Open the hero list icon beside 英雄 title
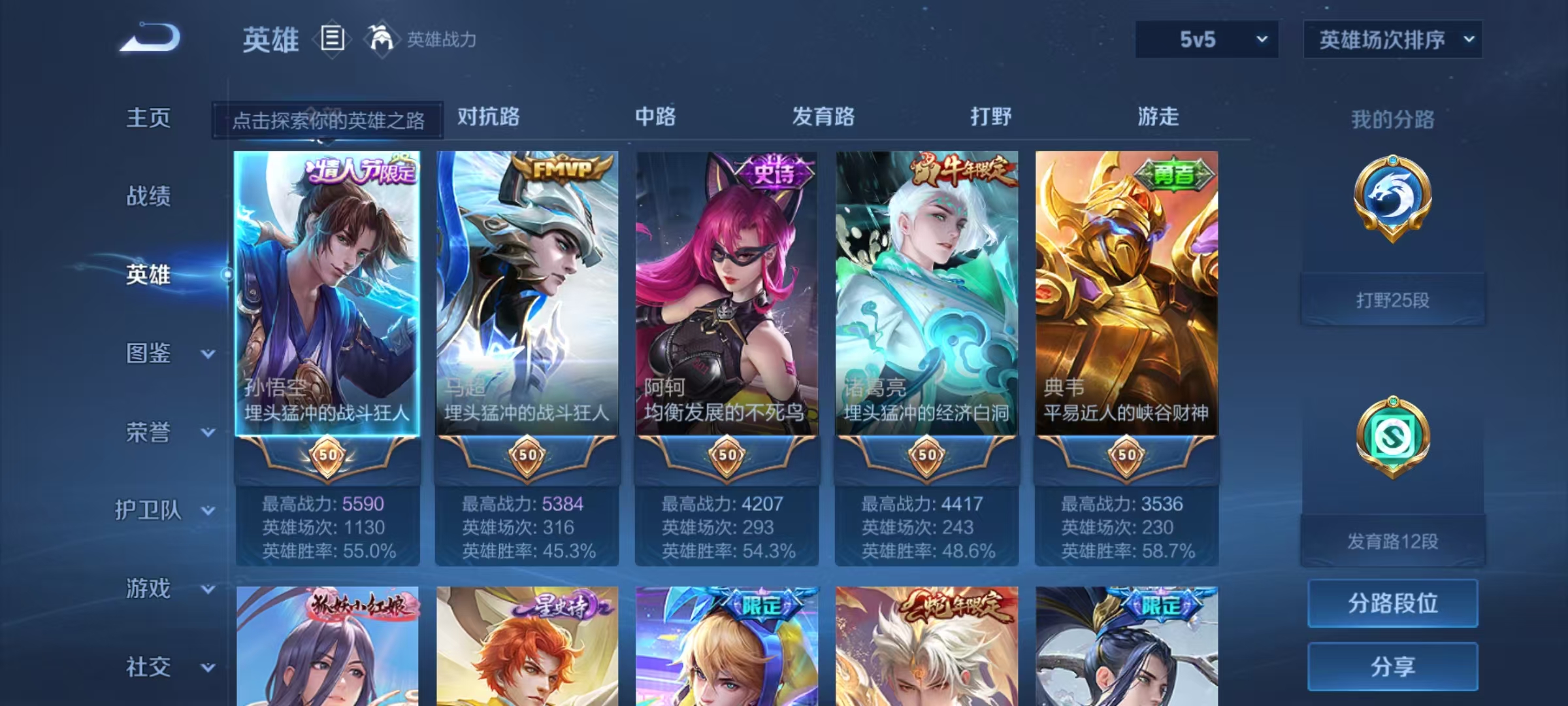 point(331,41)
